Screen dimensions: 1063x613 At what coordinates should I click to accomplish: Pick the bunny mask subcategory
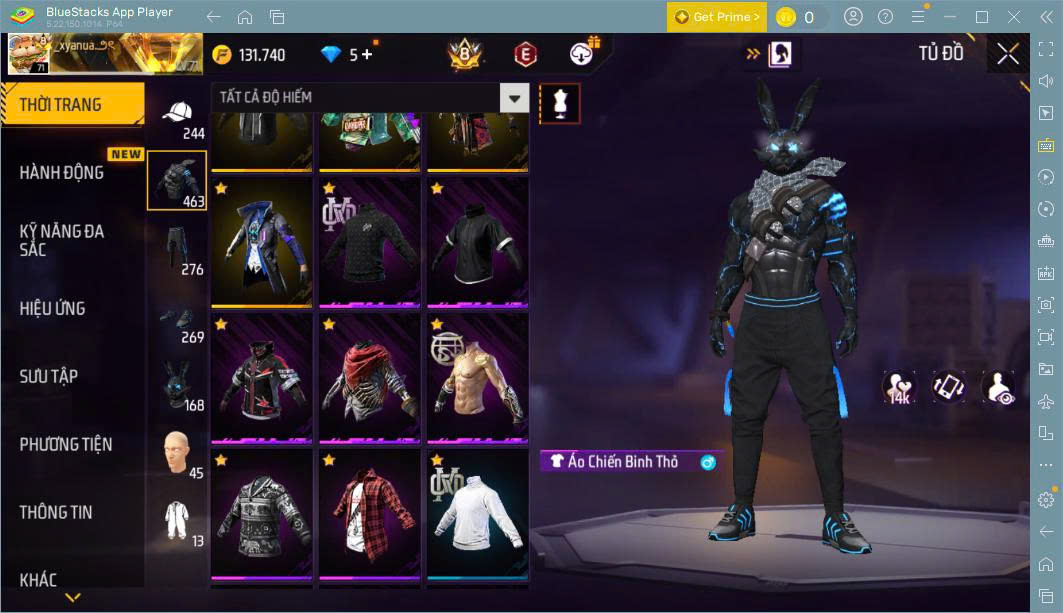(177, 384)
